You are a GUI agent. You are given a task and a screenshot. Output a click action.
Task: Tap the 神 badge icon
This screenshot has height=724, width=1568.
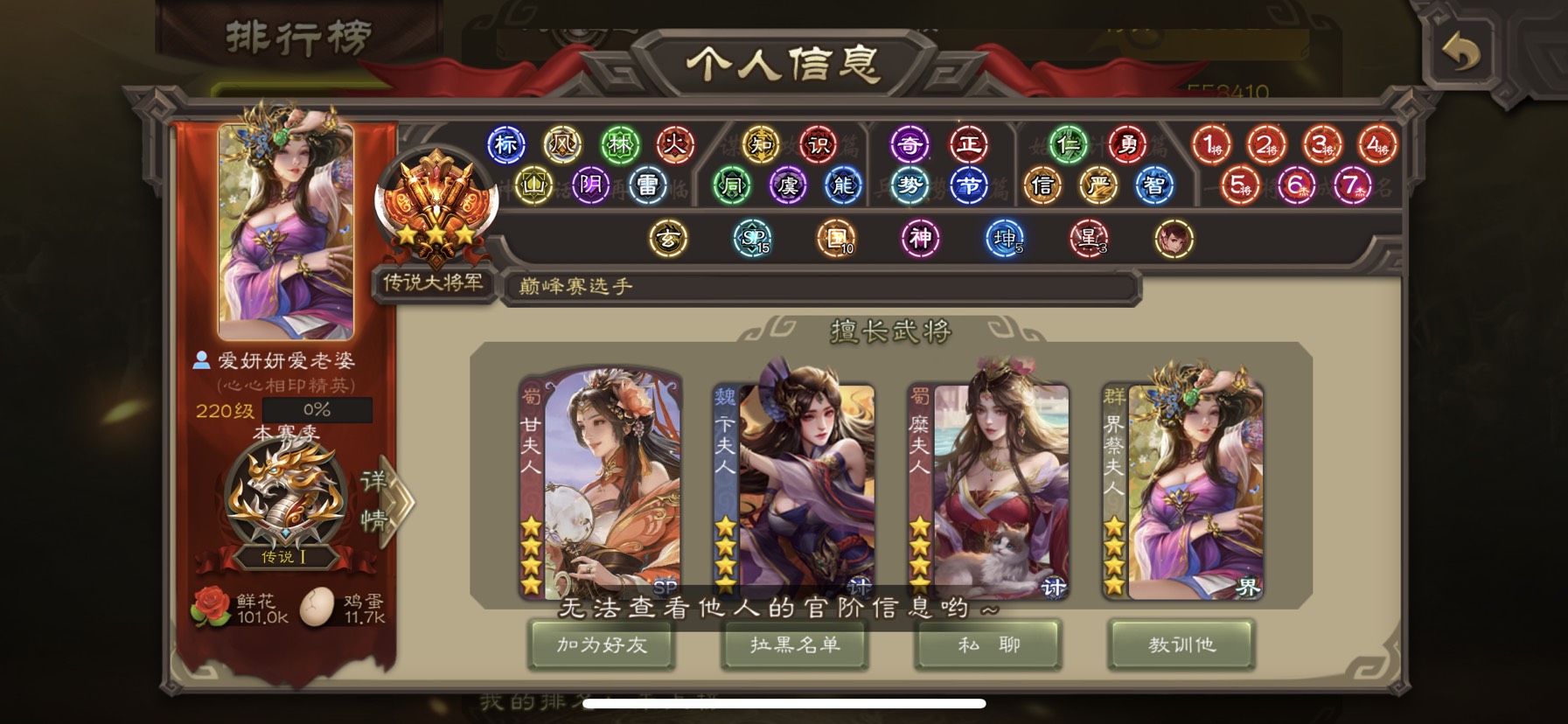921,238
